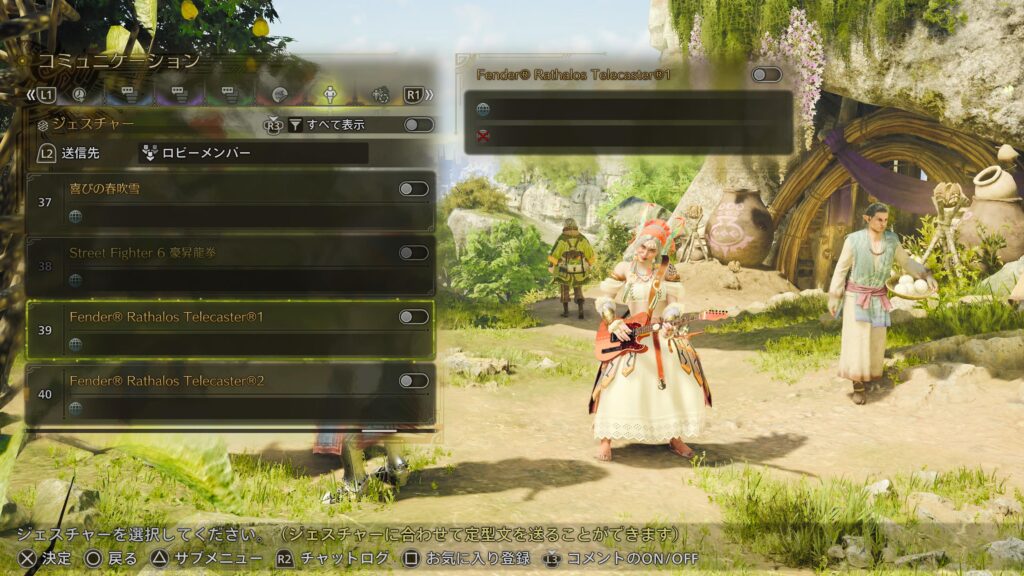Select the globe comment field in detail panel
Screen dimensions: 1024x576
628,109
